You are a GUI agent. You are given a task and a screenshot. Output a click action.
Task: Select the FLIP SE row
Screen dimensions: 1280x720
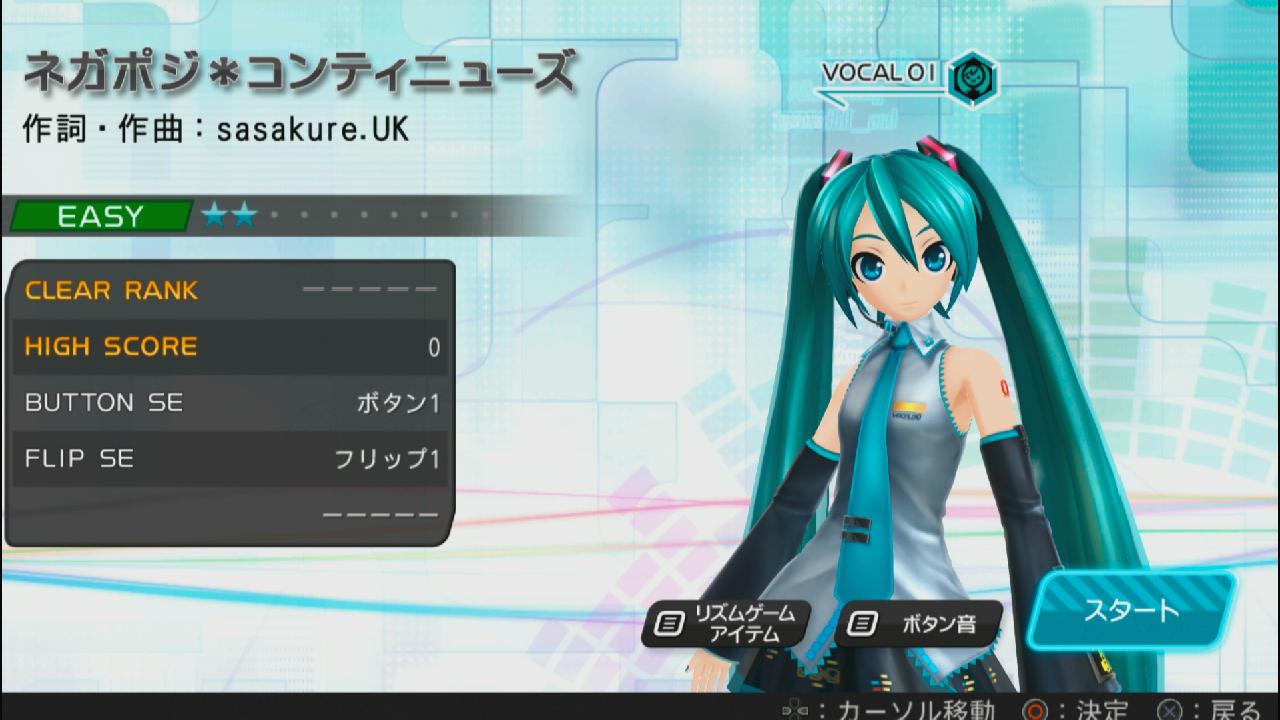pos(230,459)
